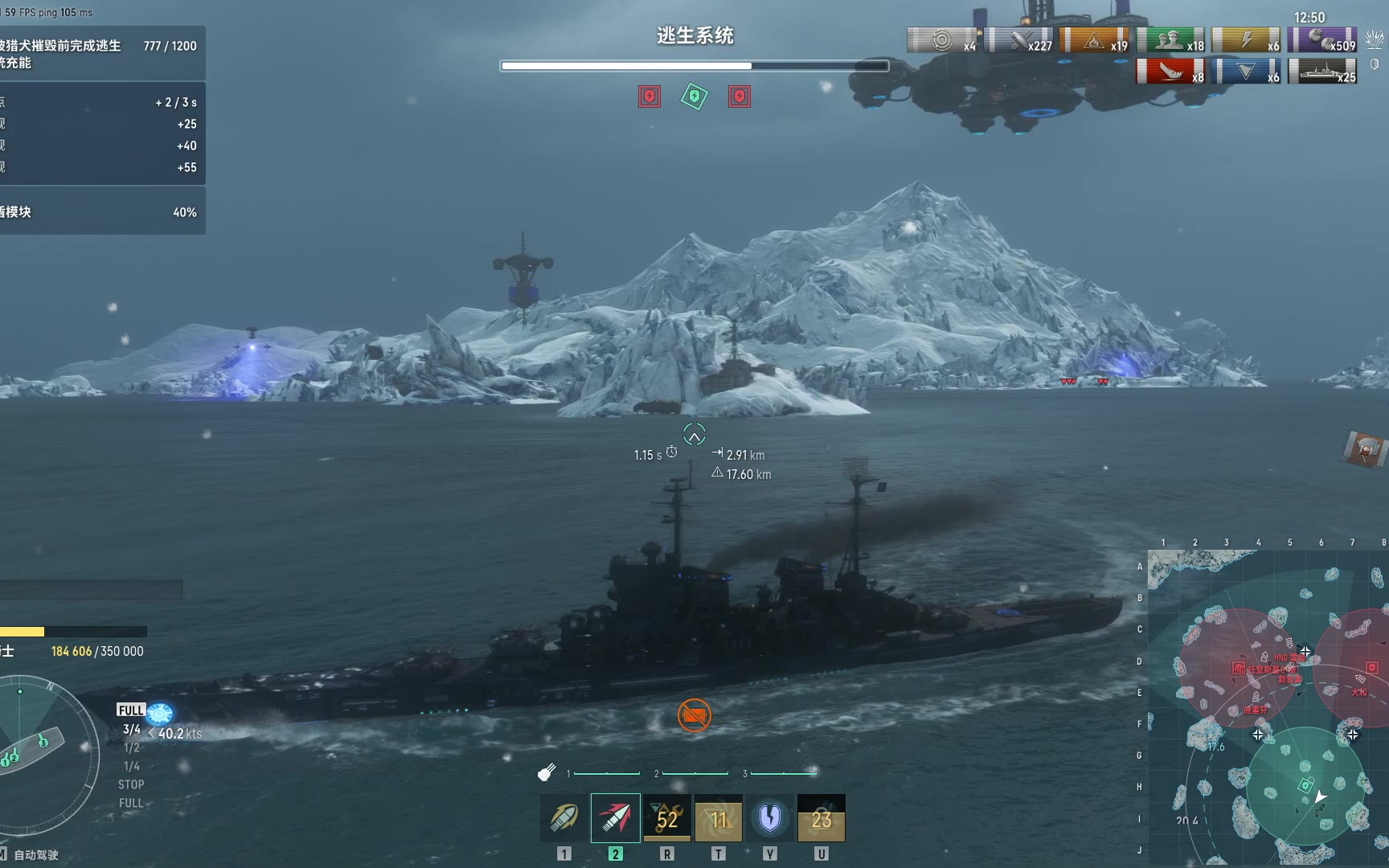Image resolution: width=1389 pixels, height=868 pixels.
Task: Set throttle to 1/2 speed
Action: 131,747
